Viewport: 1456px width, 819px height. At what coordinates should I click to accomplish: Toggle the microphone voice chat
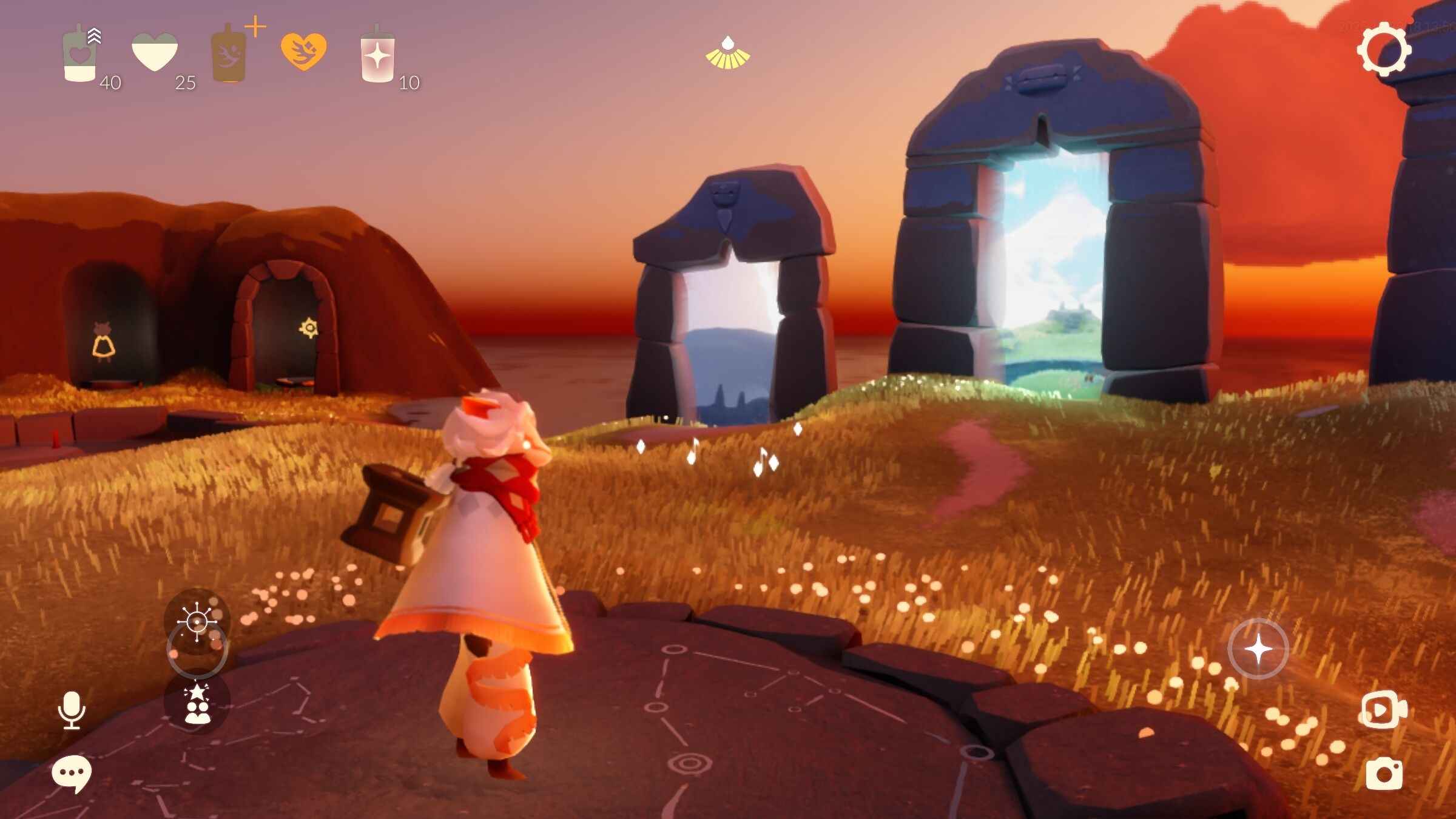tap(72, 710)
